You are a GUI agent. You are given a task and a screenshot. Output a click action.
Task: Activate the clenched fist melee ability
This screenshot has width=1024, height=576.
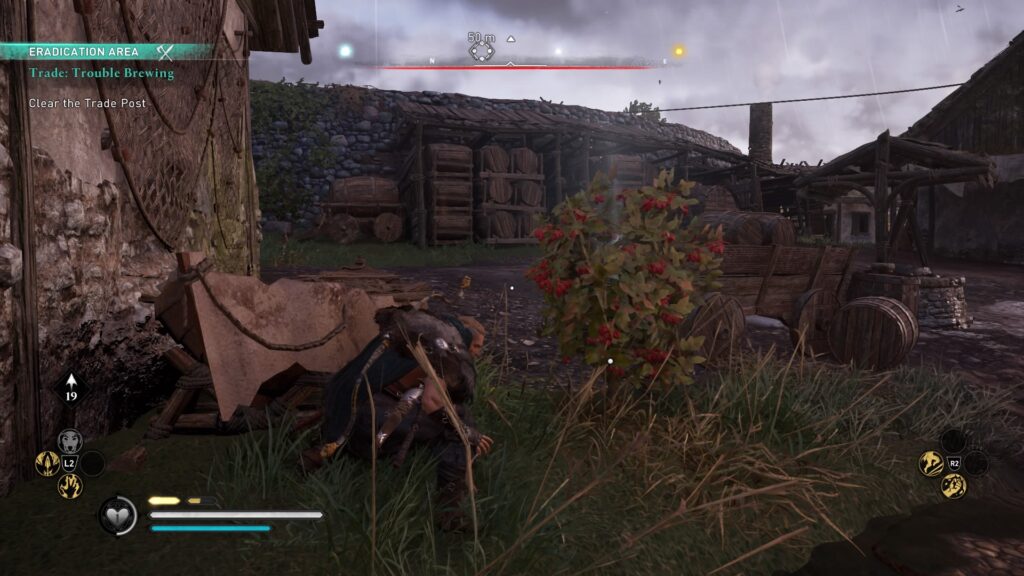tap(953, 486)
